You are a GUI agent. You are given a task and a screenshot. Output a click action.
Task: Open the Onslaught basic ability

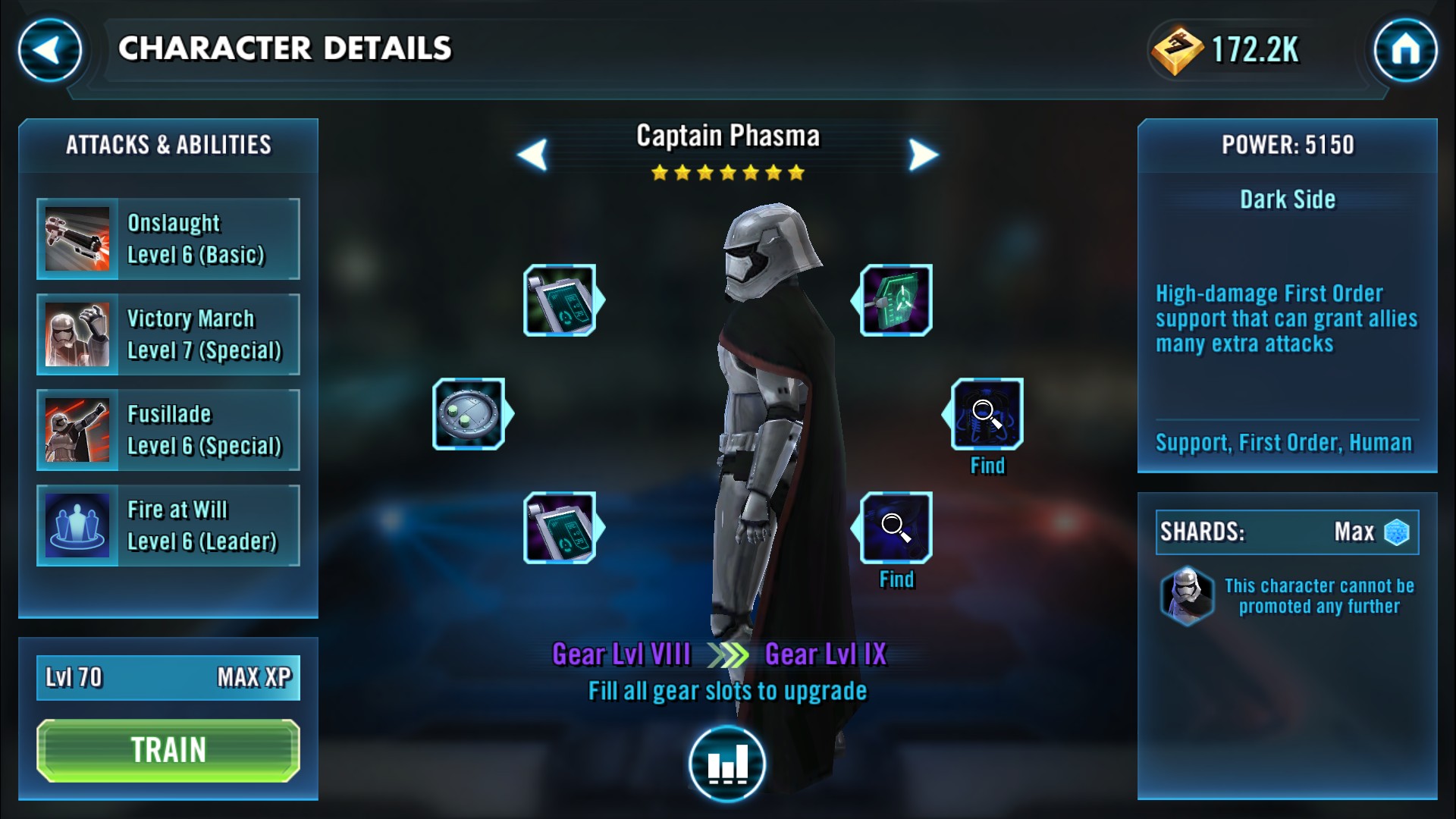168,239
